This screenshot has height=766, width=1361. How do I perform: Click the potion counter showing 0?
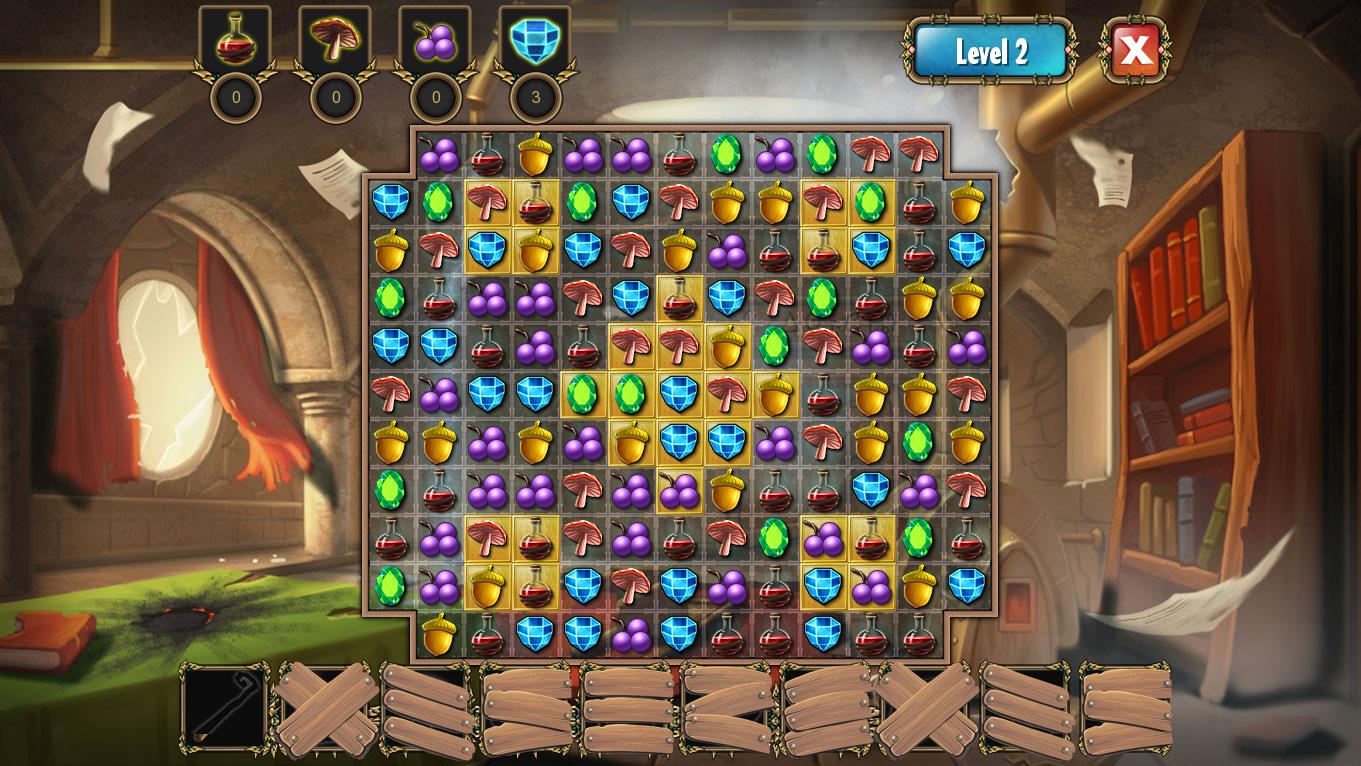[238, 97]
